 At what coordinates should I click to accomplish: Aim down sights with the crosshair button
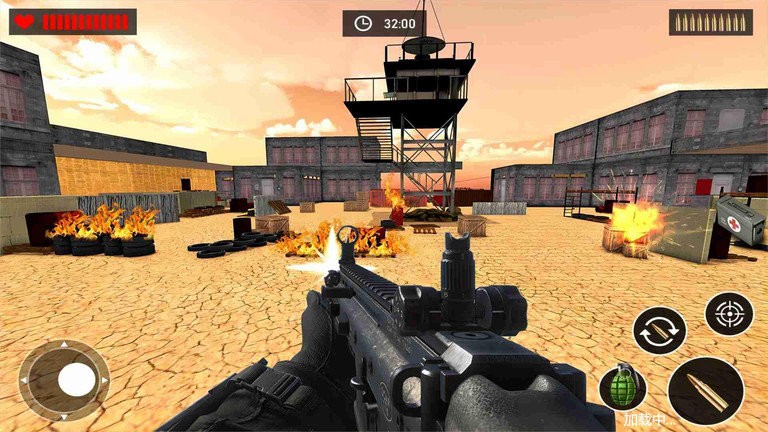(x=728, y=313)
